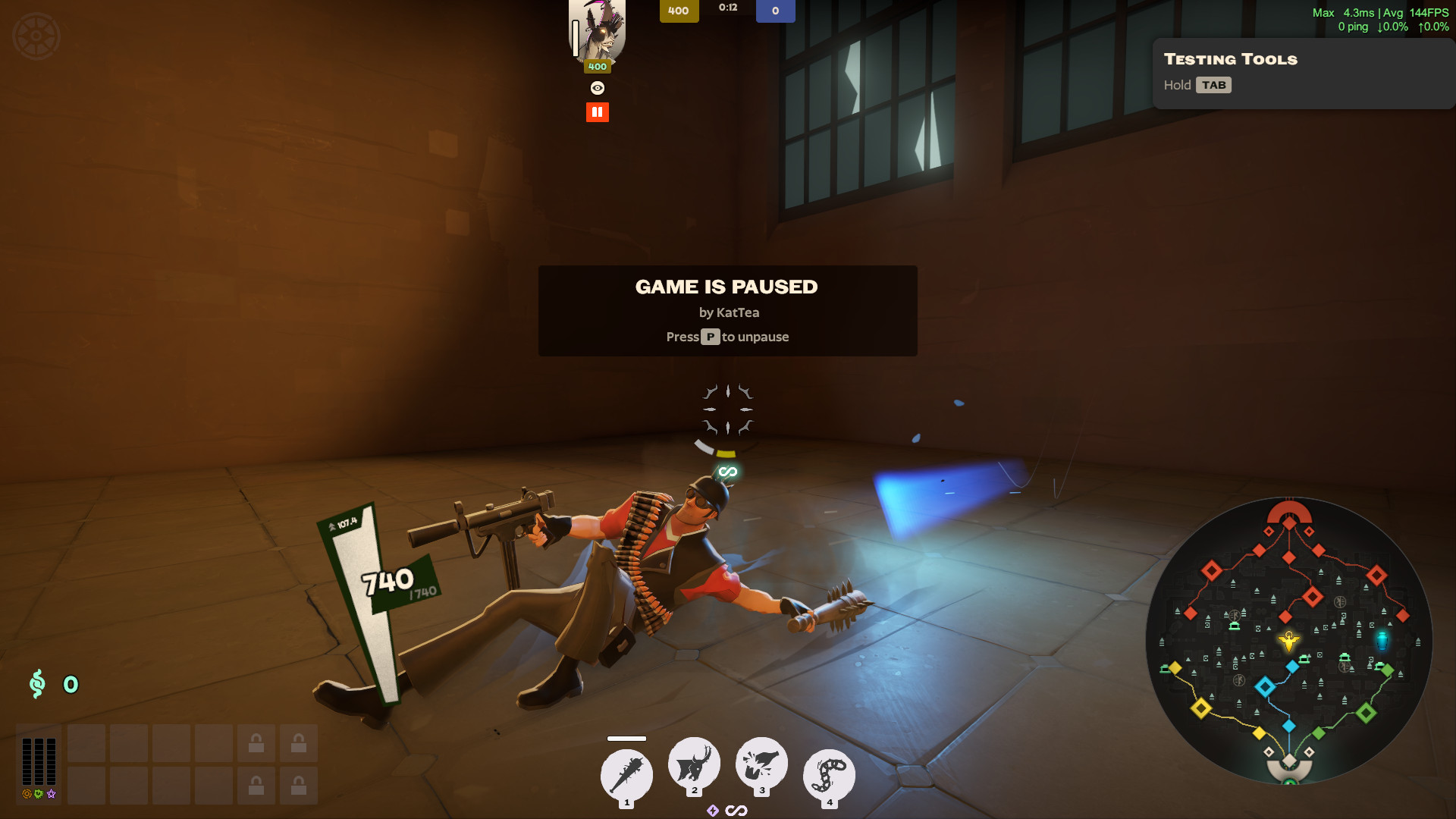Click the purple star stat icon
This screenshot has height=819, width=1456.
click(x=52, y=795)
